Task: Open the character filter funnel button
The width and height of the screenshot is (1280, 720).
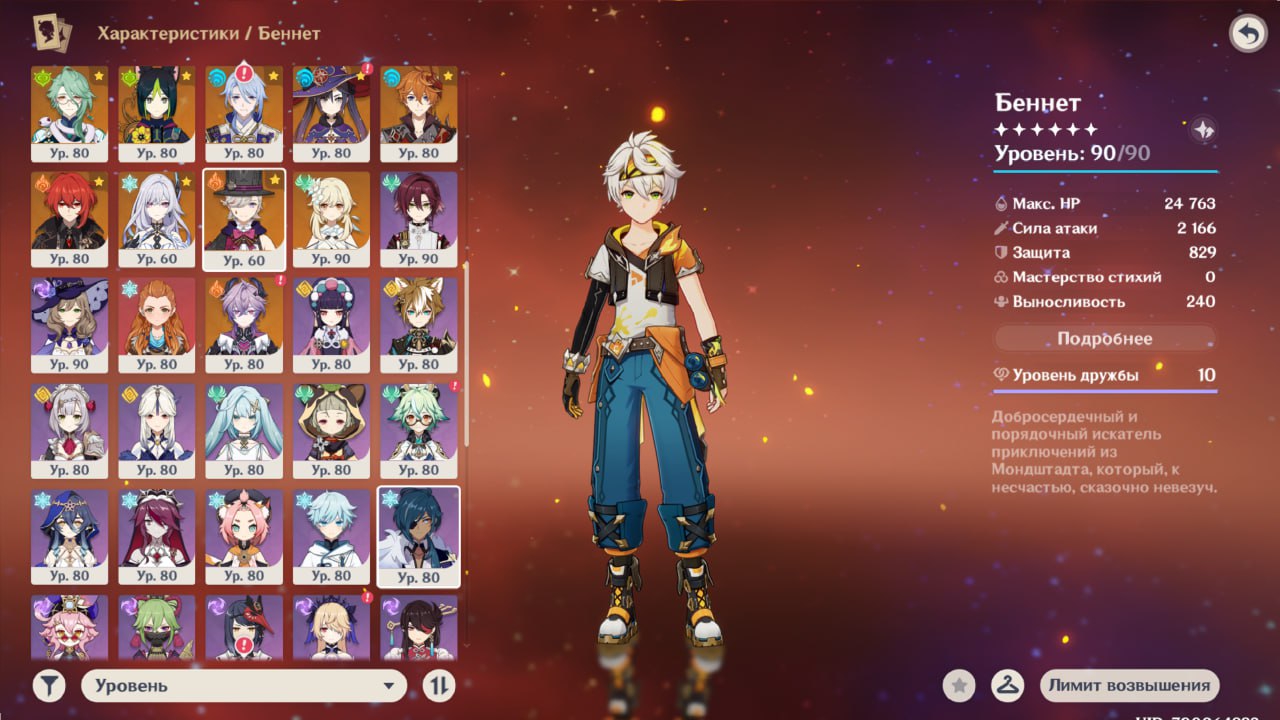Action: click(49, 686)
